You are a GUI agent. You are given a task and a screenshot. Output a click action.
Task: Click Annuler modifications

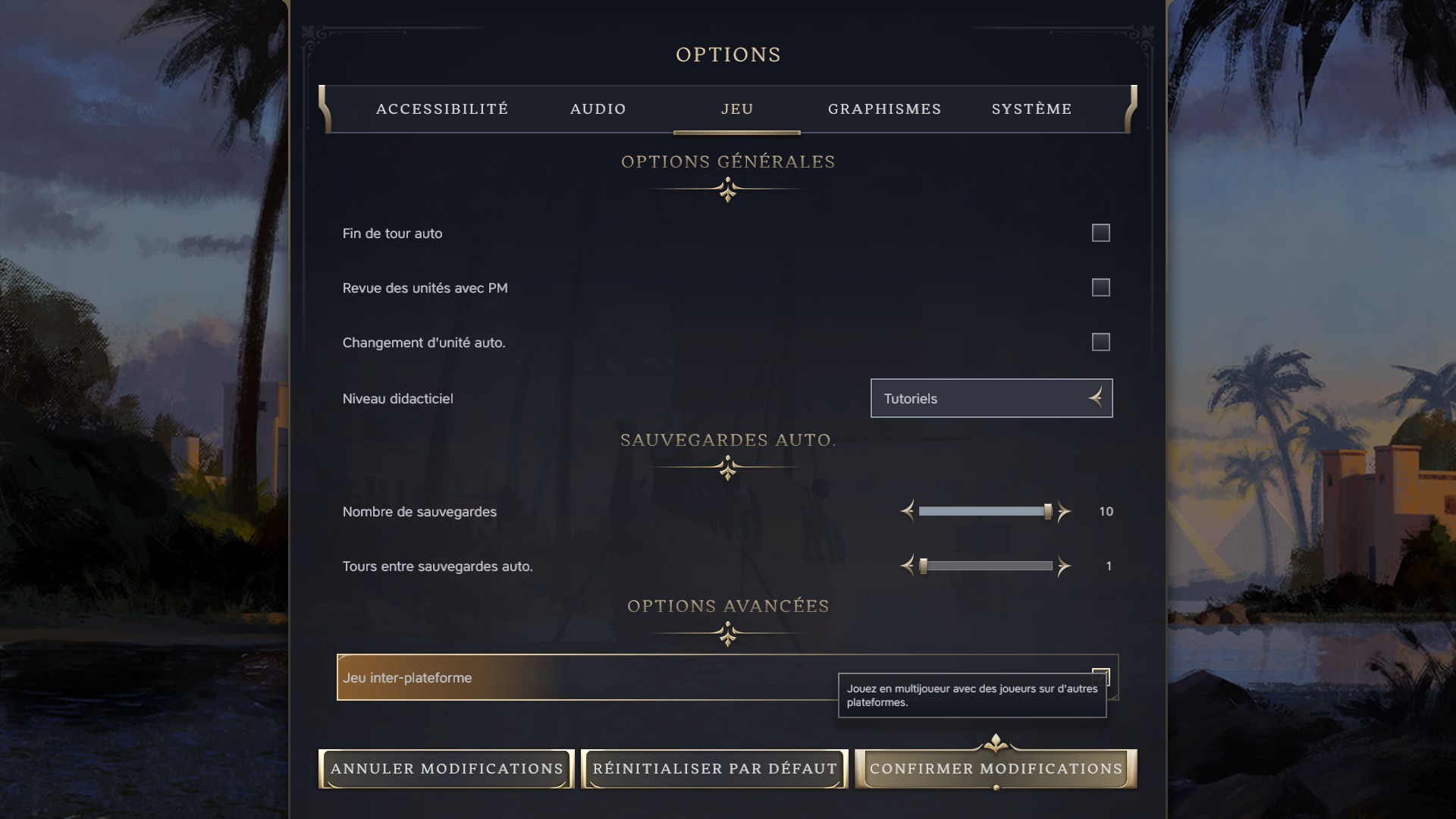click(446, 768)
